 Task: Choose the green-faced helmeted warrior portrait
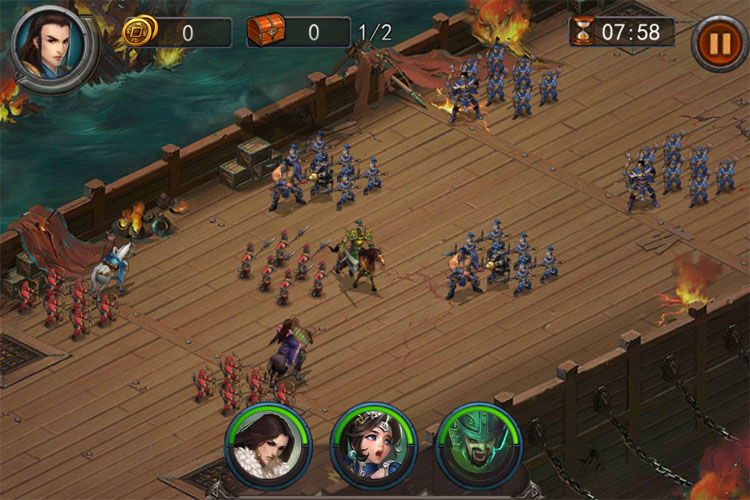pos(479,445)
